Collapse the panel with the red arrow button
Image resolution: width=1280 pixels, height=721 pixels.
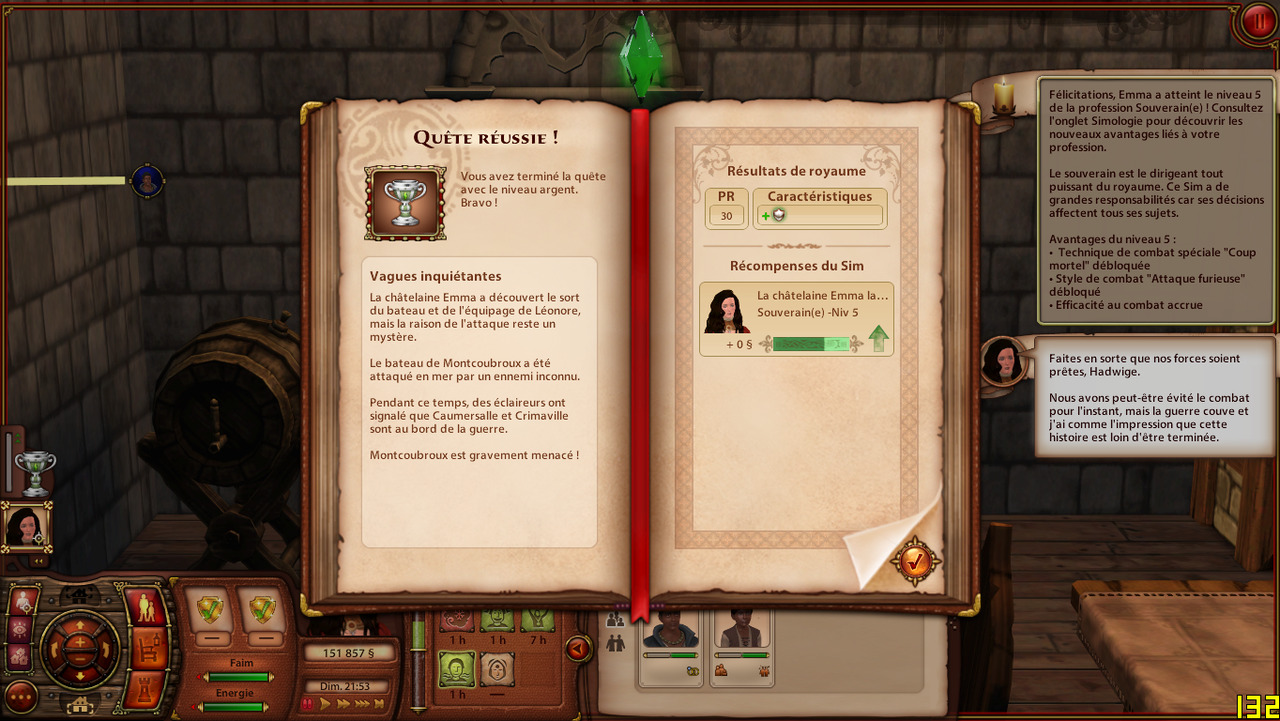577,649
